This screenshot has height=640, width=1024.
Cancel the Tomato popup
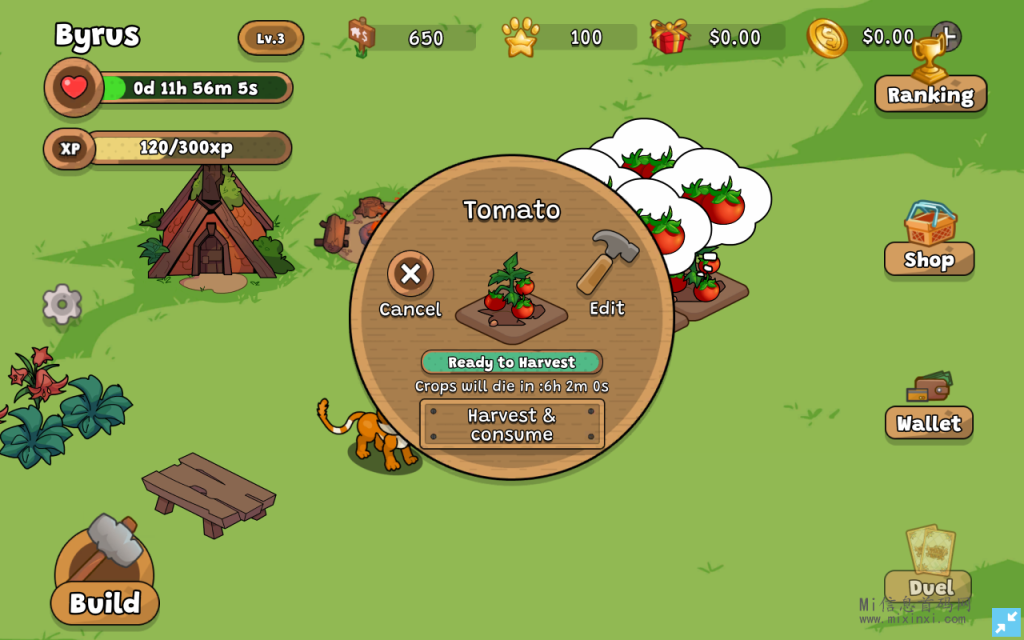pyautogui.click(x=410, y=274)
